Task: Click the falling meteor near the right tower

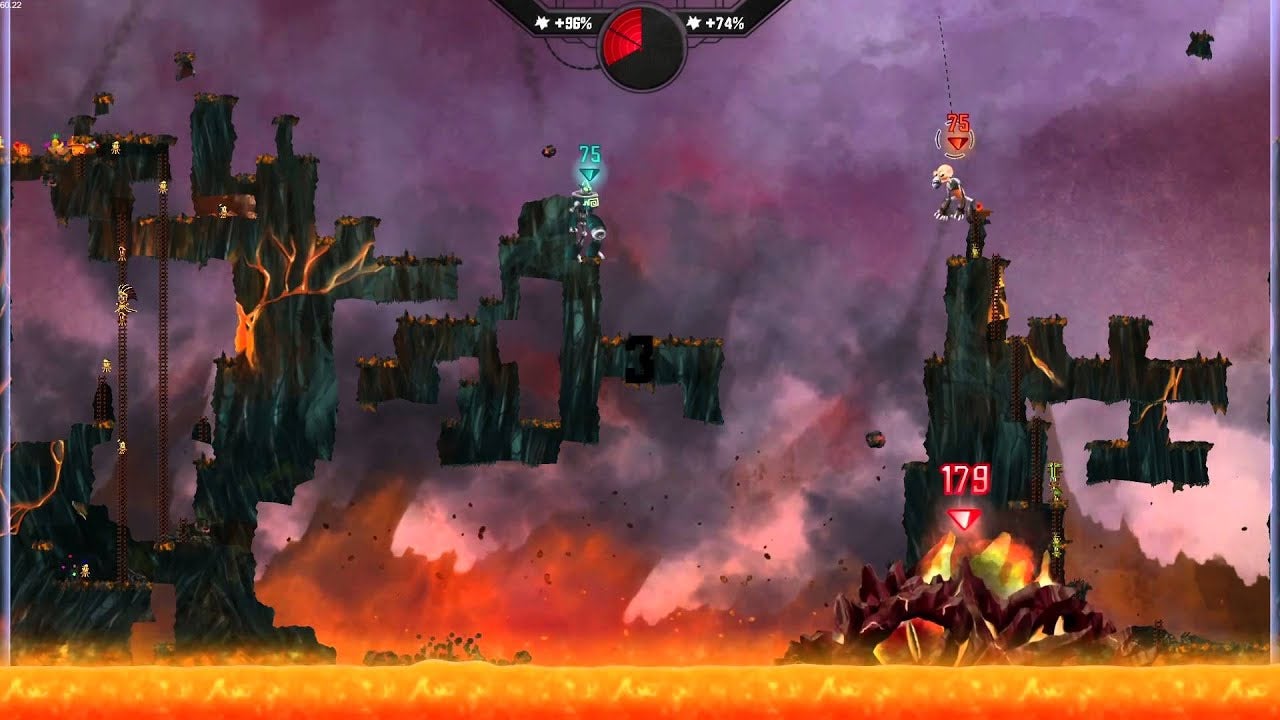Action: point(875,437)
